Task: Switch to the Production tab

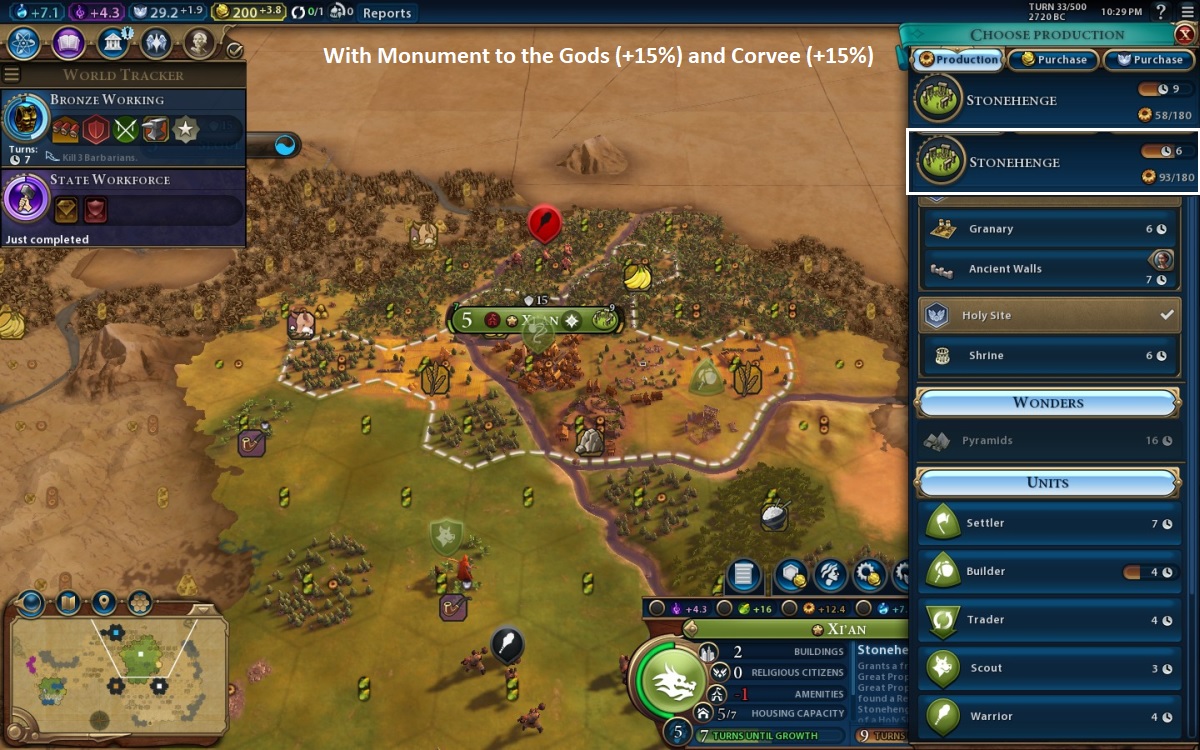Action: coord(957,60)
